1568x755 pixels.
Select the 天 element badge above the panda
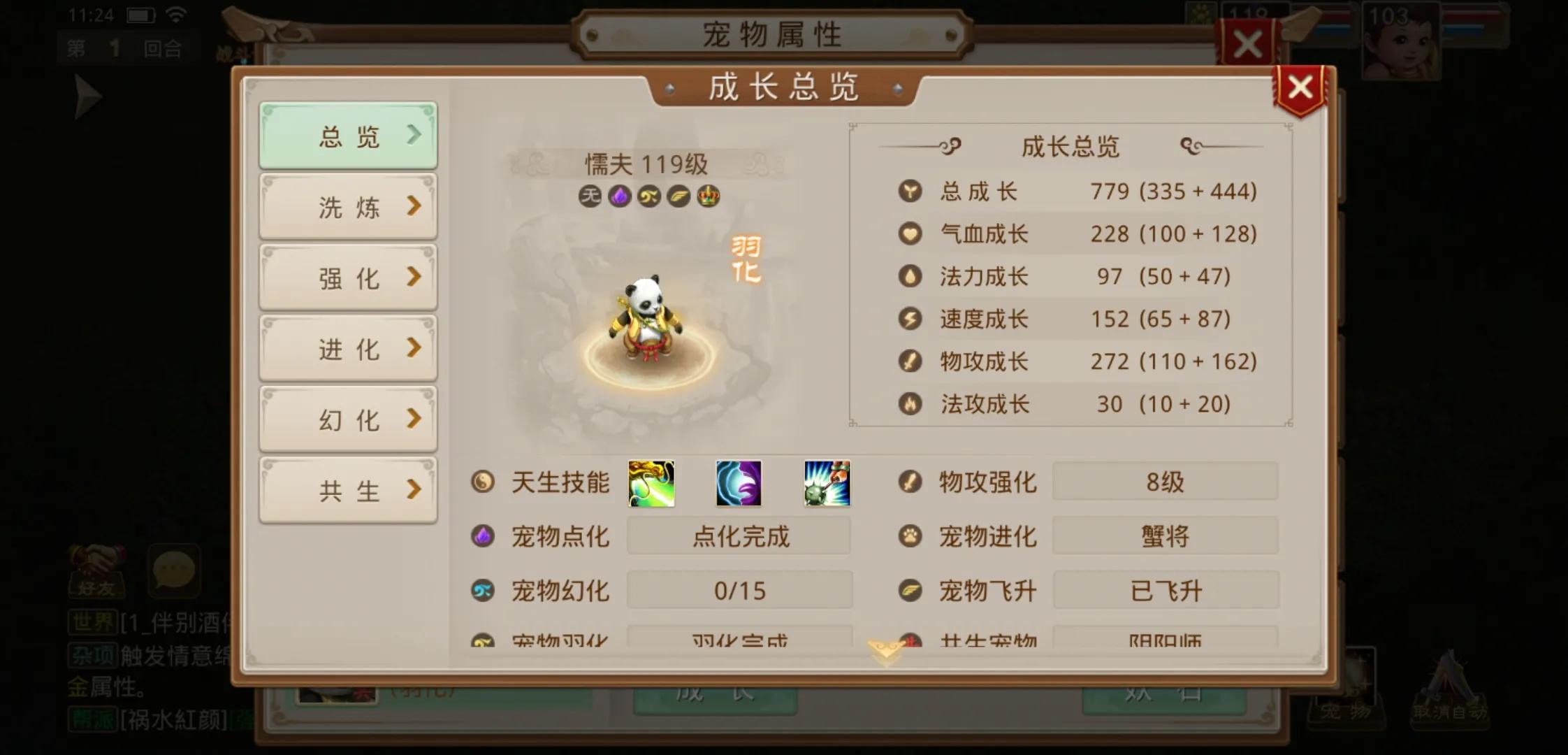click(x=590, y=196)
